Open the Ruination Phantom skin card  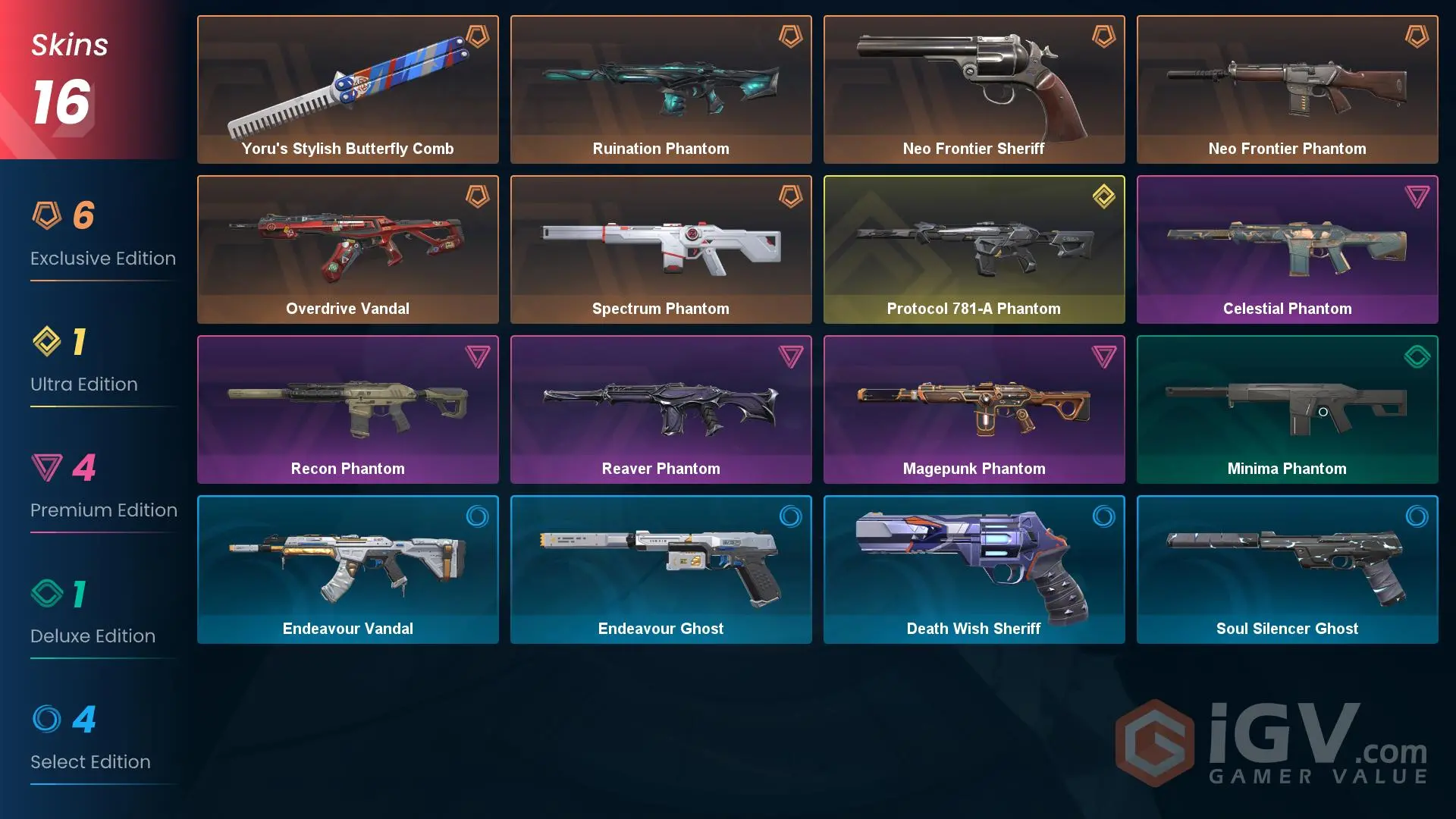[661, 83]
